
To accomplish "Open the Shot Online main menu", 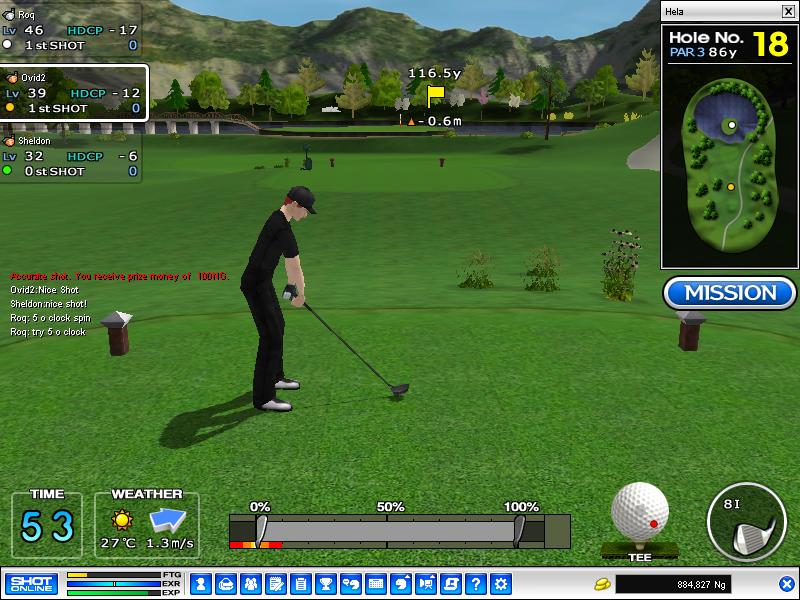I will (x=31, y=583).
